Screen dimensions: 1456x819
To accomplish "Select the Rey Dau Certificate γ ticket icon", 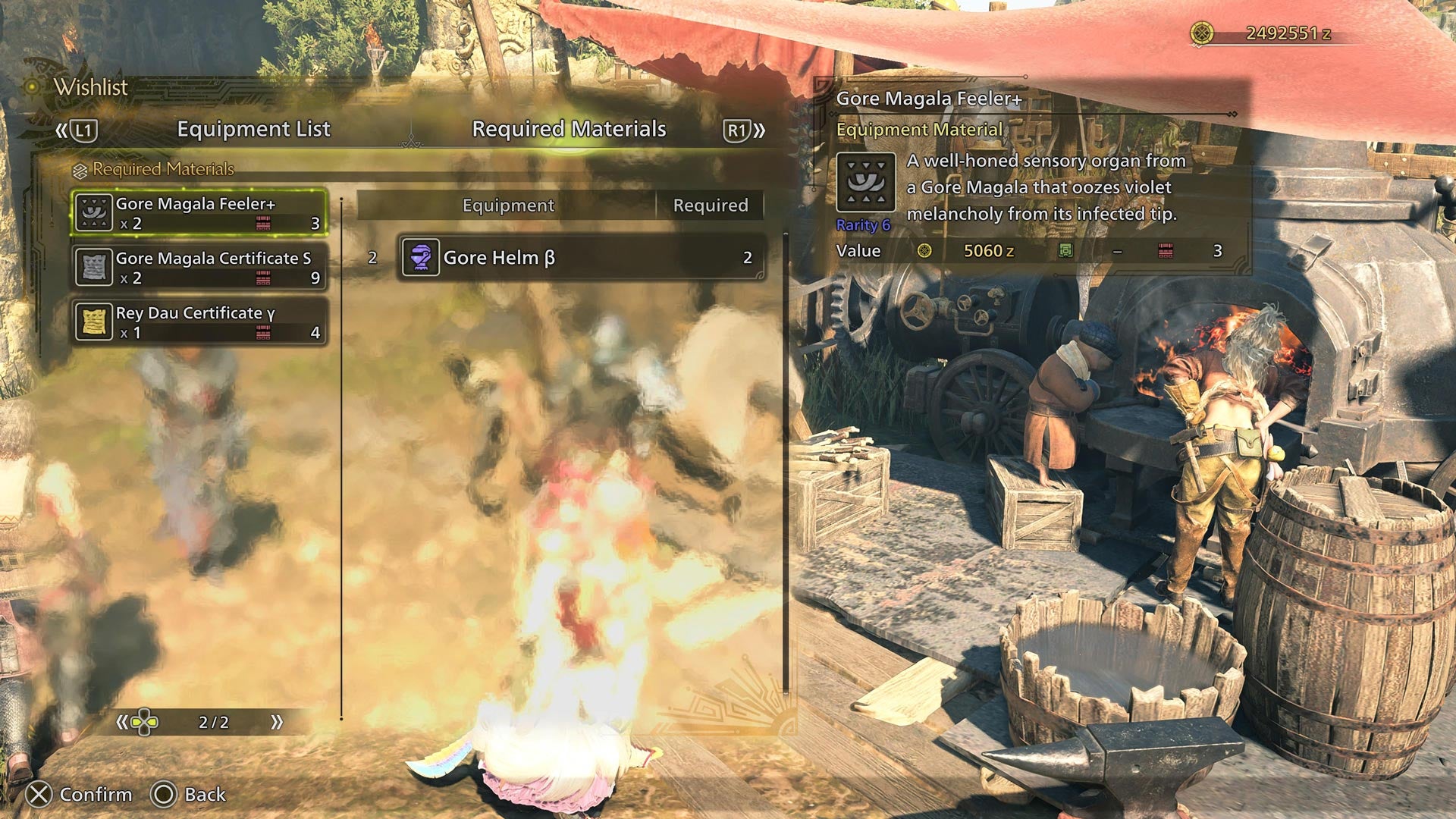I will [x=93, y=322].
